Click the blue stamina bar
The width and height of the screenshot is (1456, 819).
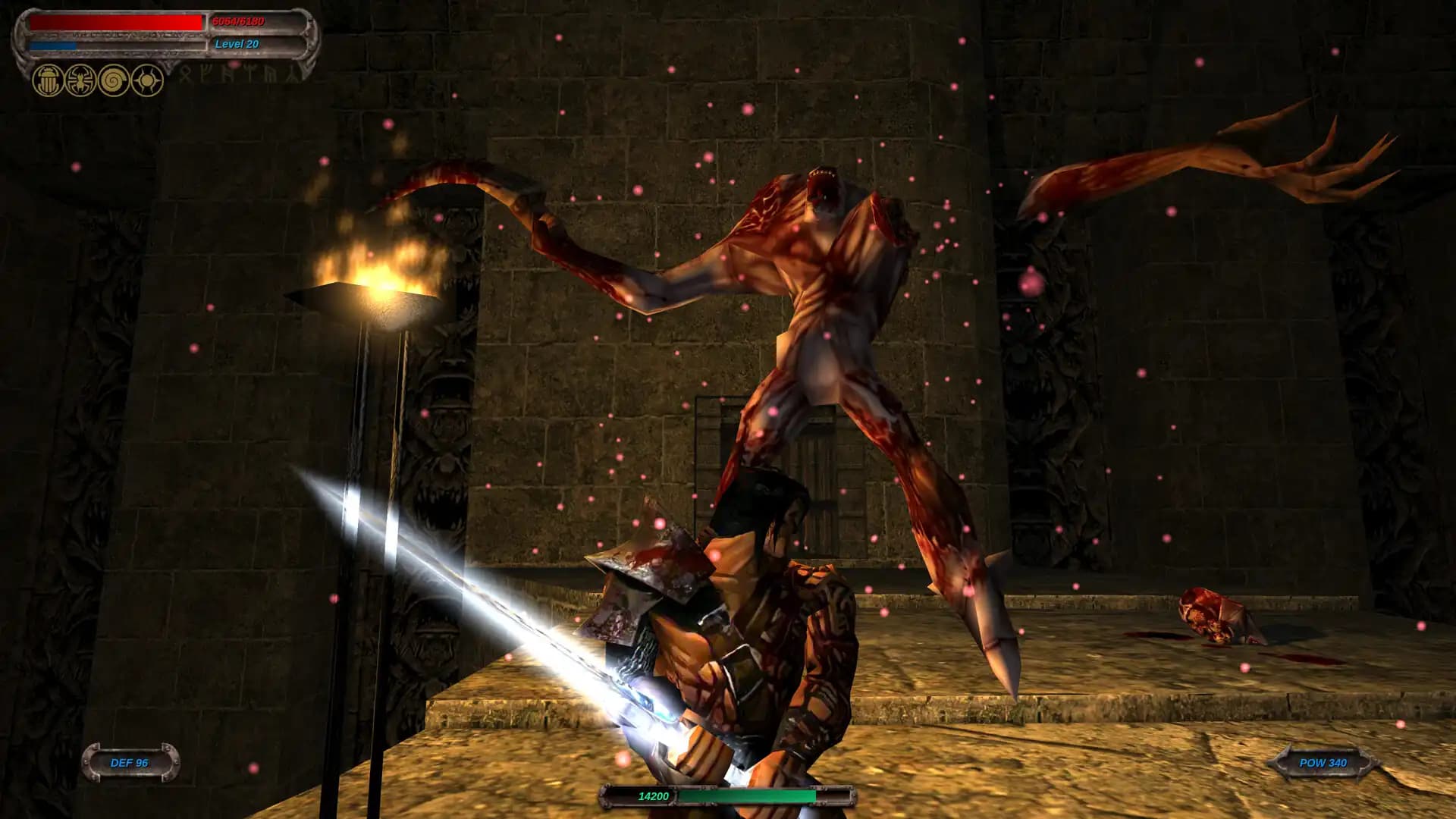point(53,45)
